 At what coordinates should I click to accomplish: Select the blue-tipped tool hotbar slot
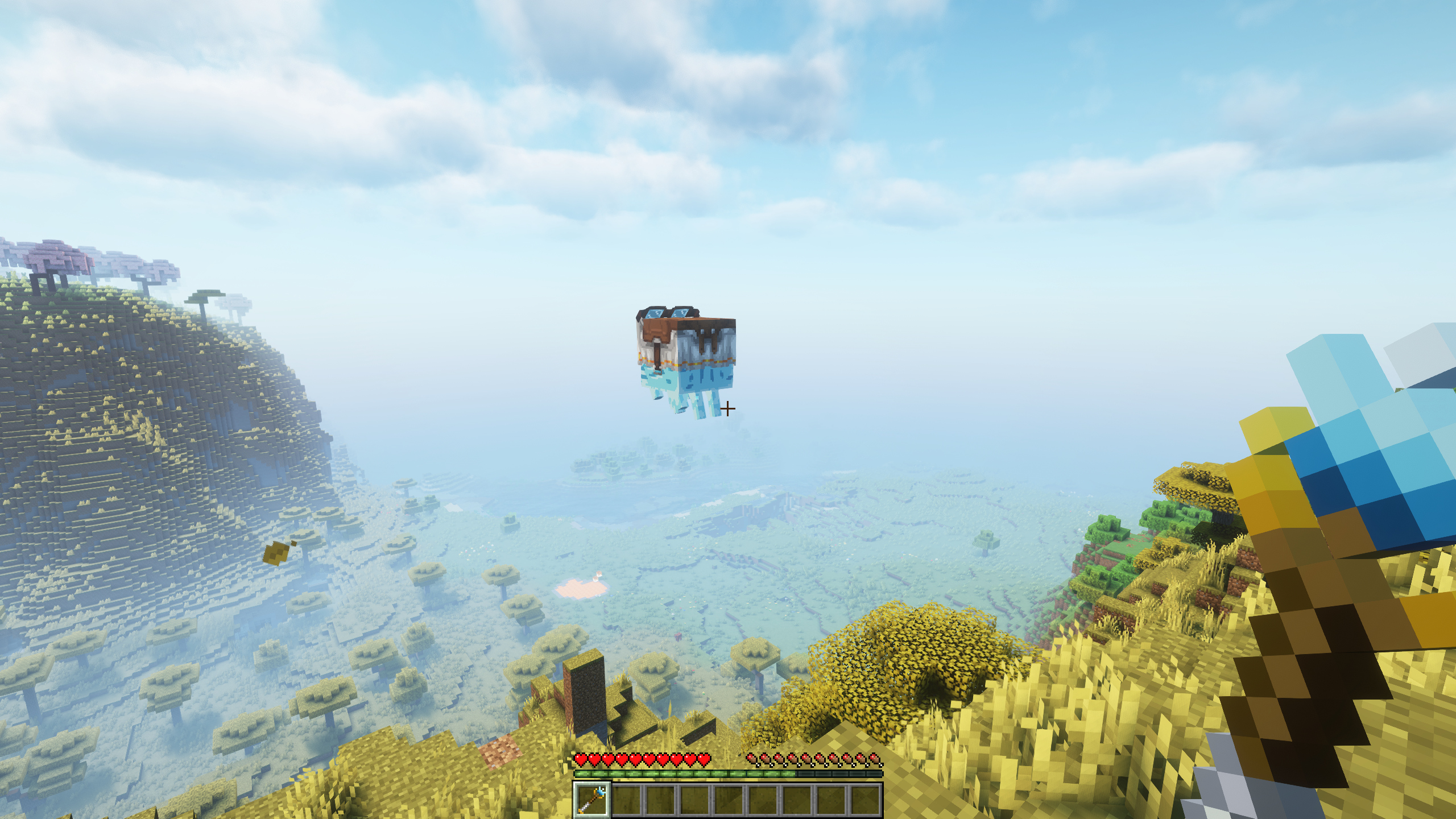(591, 799)
